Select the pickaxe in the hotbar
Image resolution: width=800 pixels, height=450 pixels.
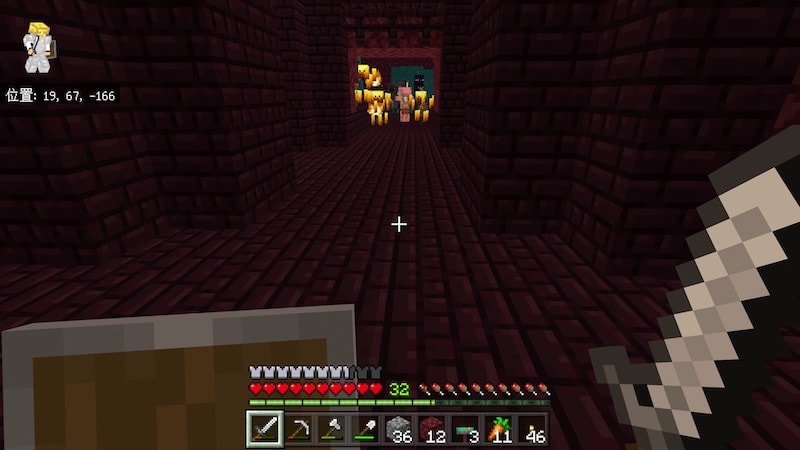pyautogui.click(x=297, y=429)
